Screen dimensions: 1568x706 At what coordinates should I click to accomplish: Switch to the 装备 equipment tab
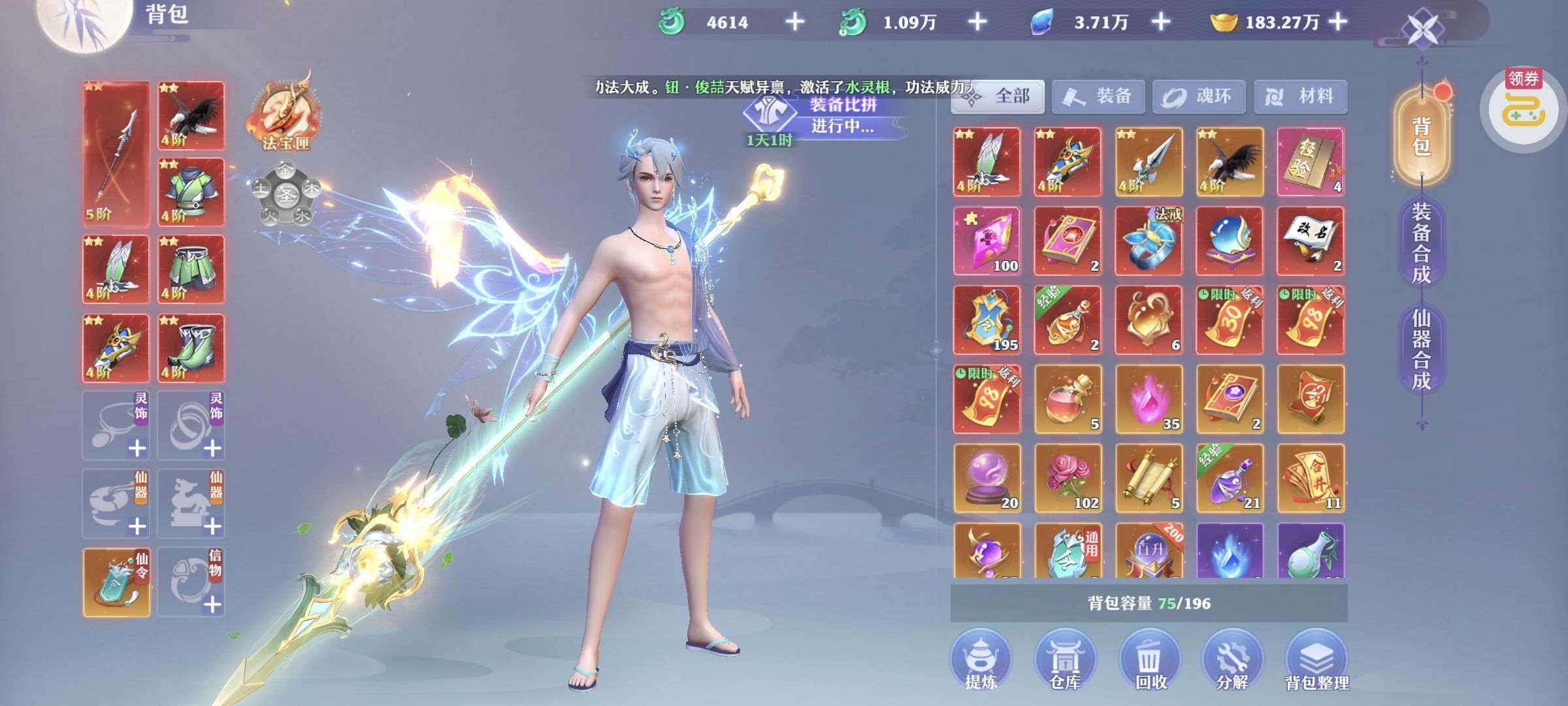point(1098,97)
